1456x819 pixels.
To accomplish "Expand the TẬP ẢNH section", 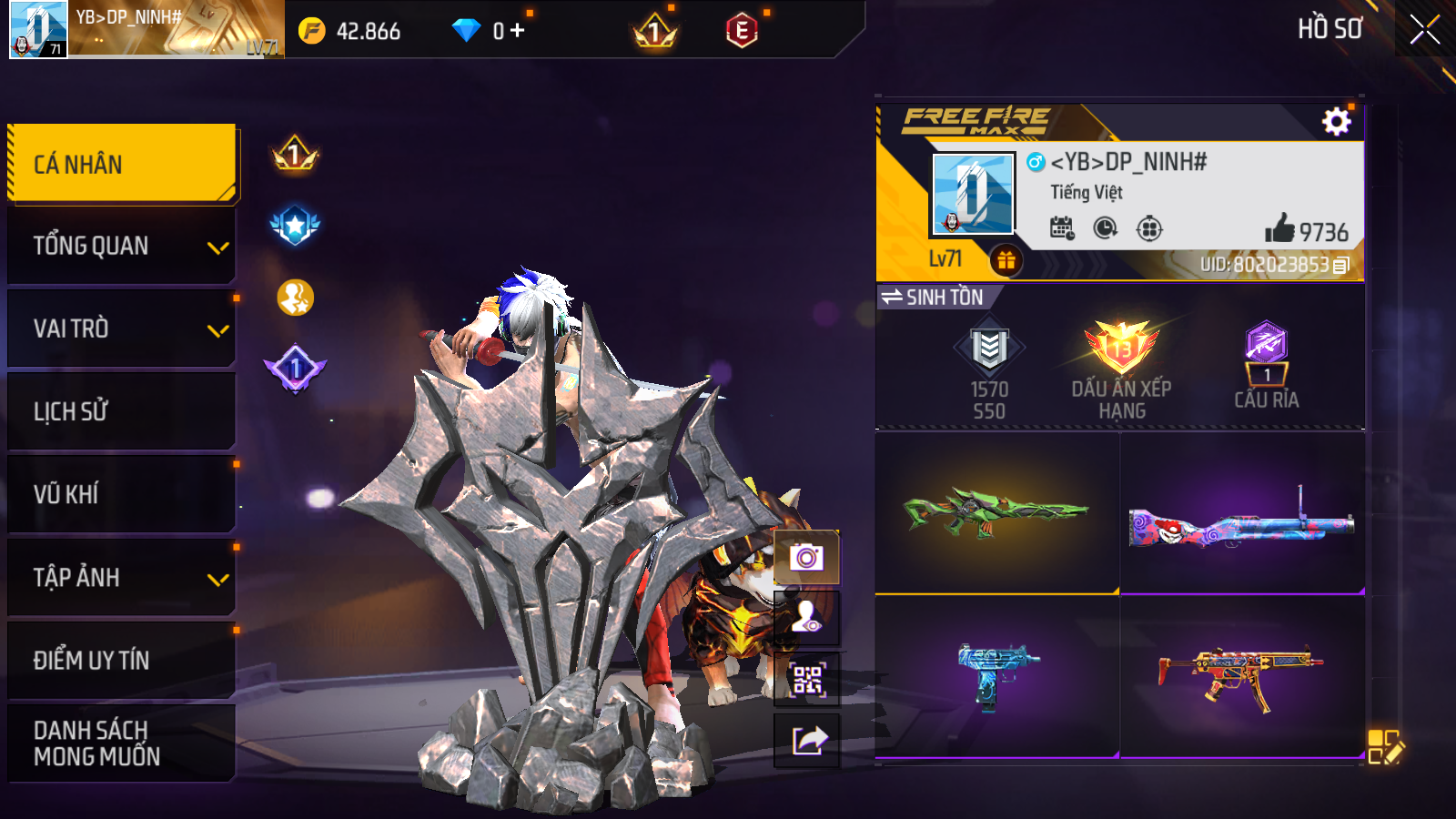I will [122, 577].
